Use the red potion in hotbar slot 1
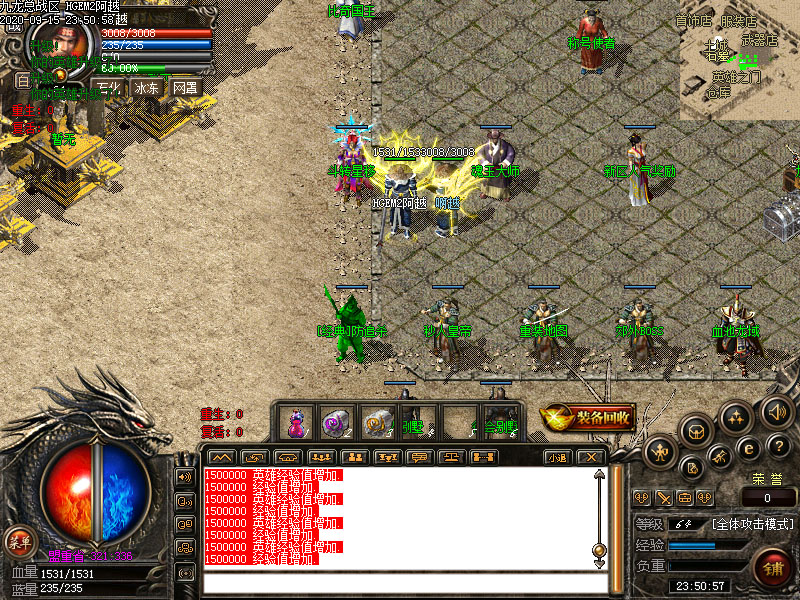The image size is (800, 600). 295,421
